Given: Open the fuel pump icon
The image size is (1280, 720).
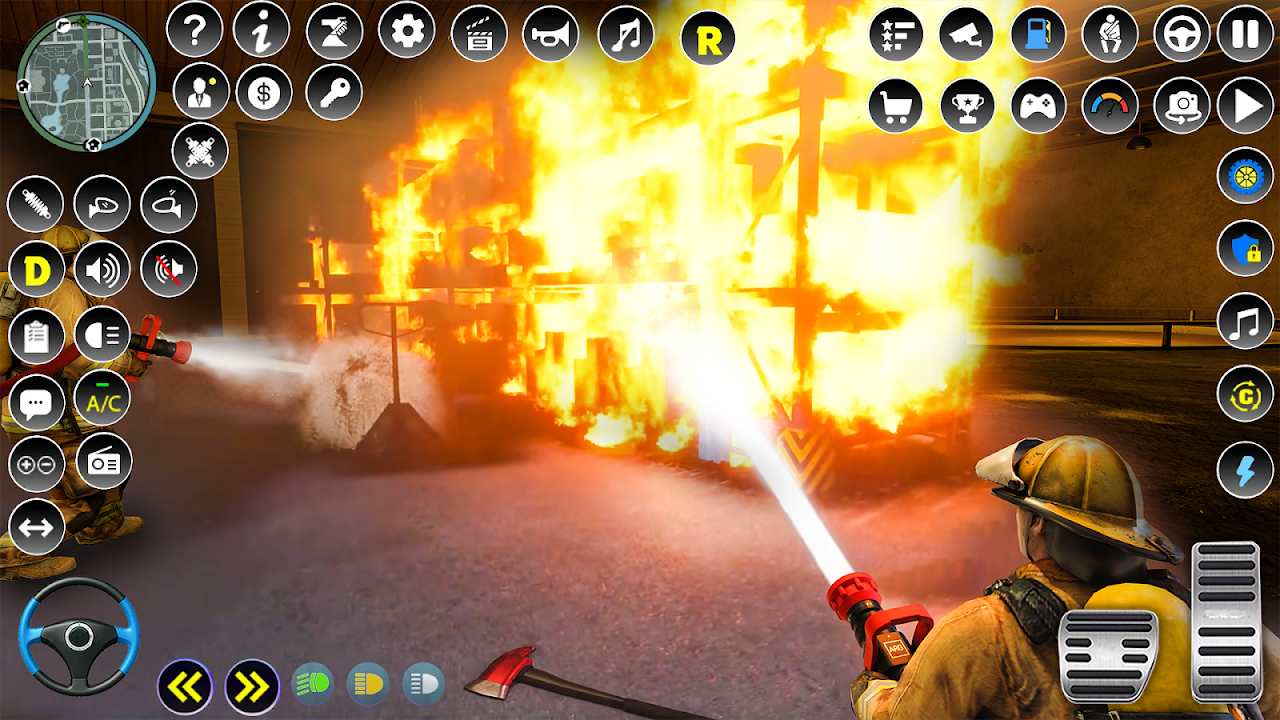Looking at the screenshot, I should tap(1039, 34).
